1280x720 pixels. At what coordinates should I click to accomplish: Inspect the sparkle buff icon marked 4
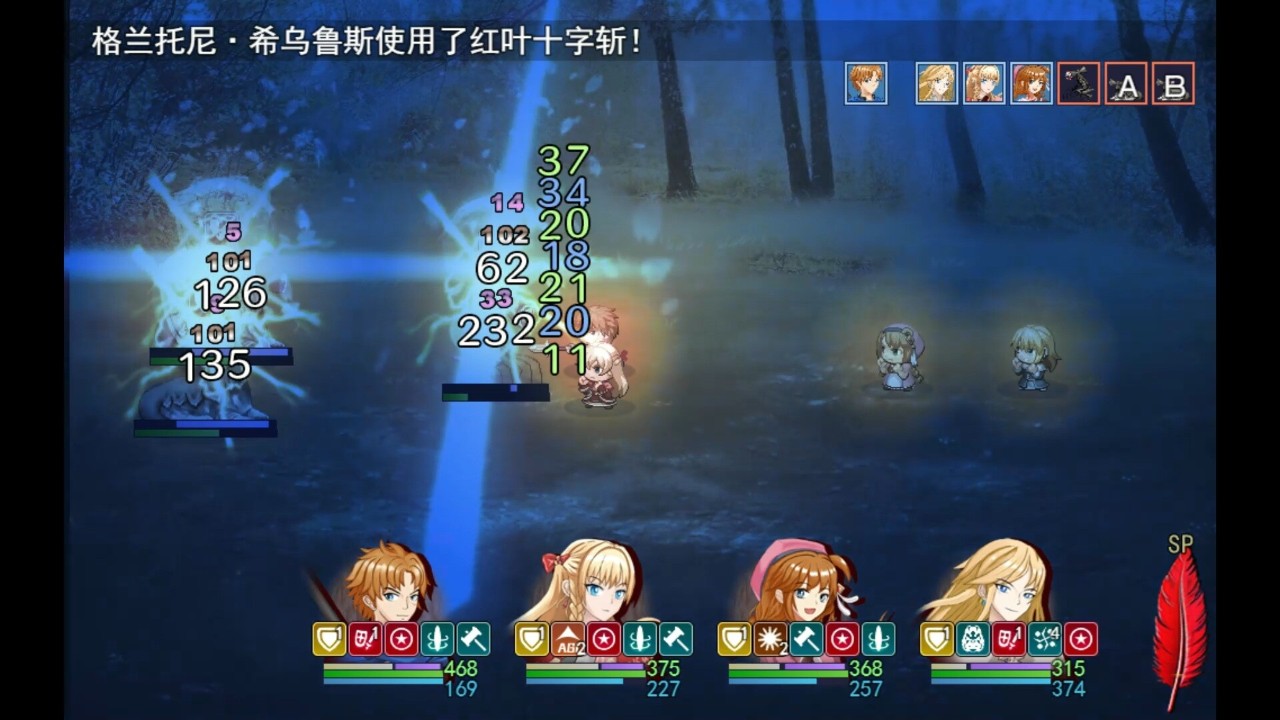point(1045,640)
